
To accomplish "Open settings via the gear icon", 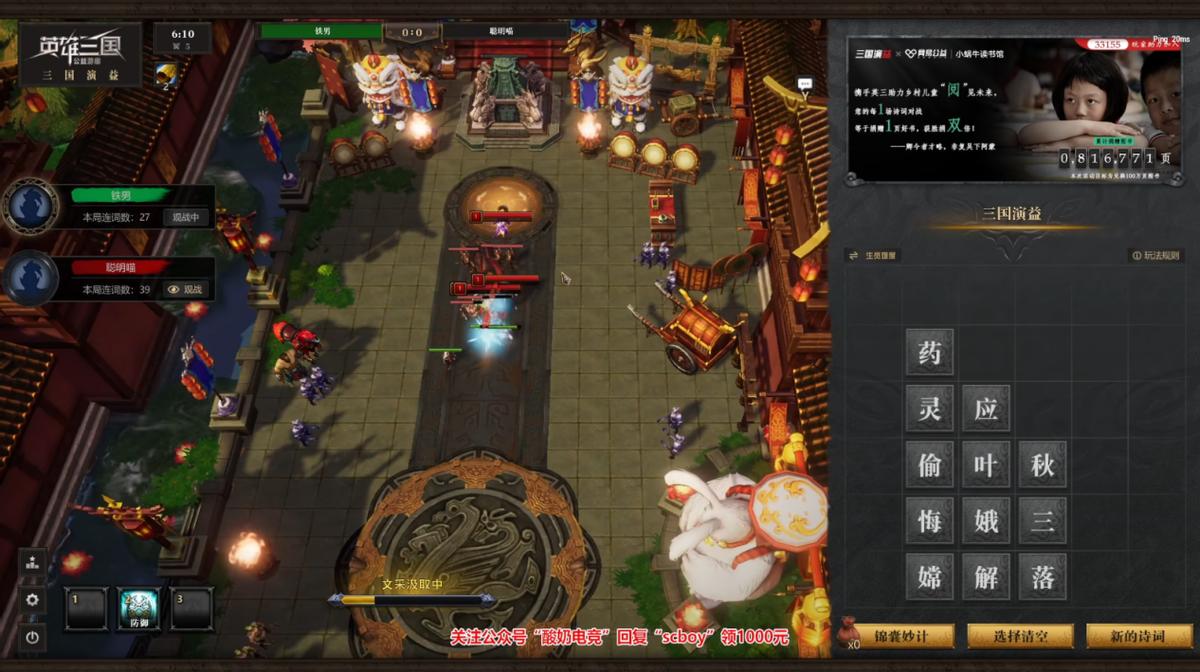I will 32,599.
